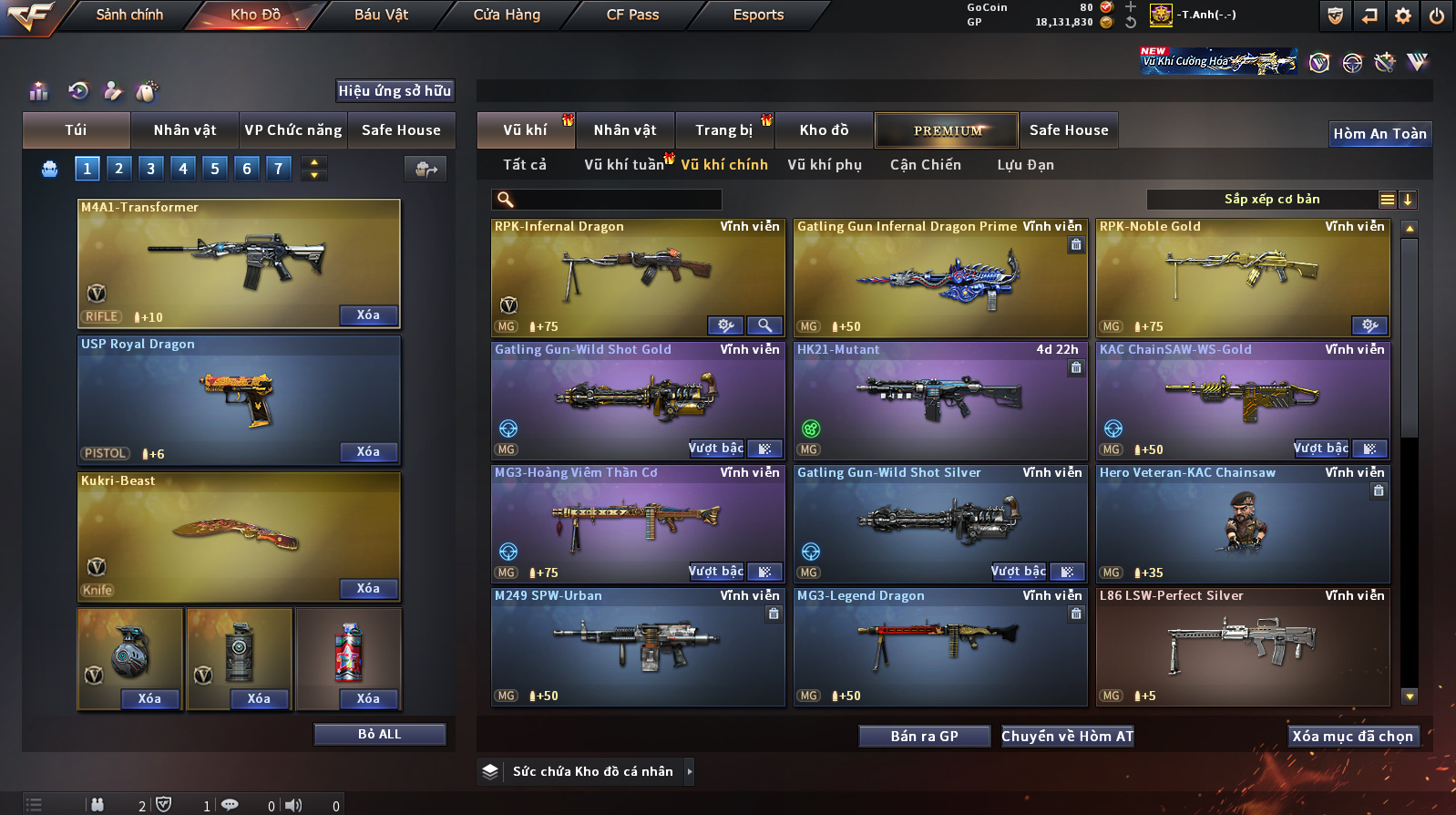The height and width of the screenshot is (815, 1456).
Task: Select the USP Royal Dragon pistol slot
Action: click(239, 399)
